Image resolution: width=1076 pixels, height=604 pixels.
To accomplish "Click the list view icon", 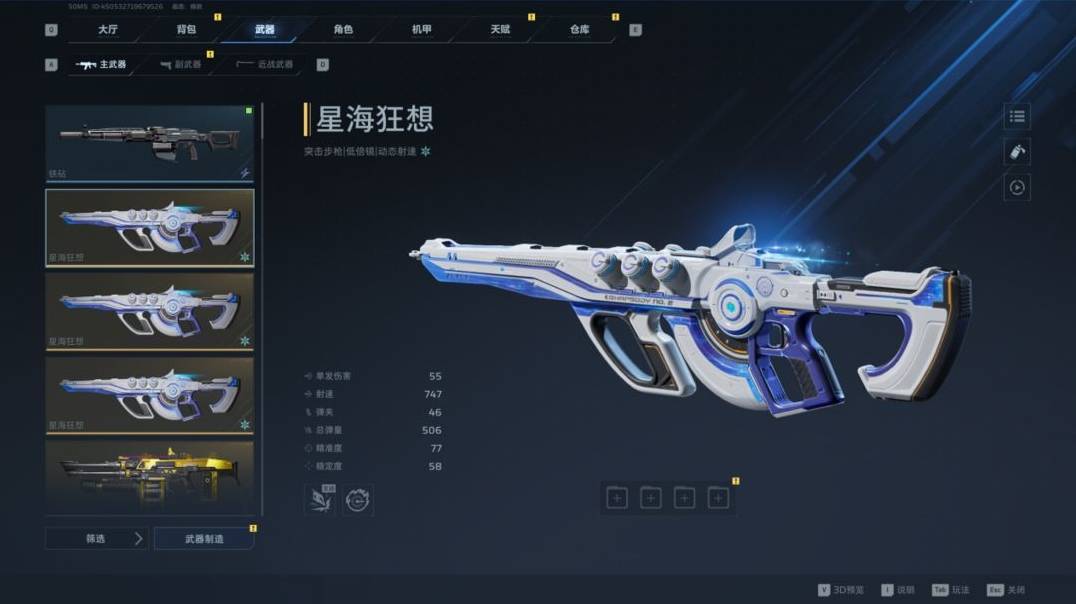I will 1017,117.
